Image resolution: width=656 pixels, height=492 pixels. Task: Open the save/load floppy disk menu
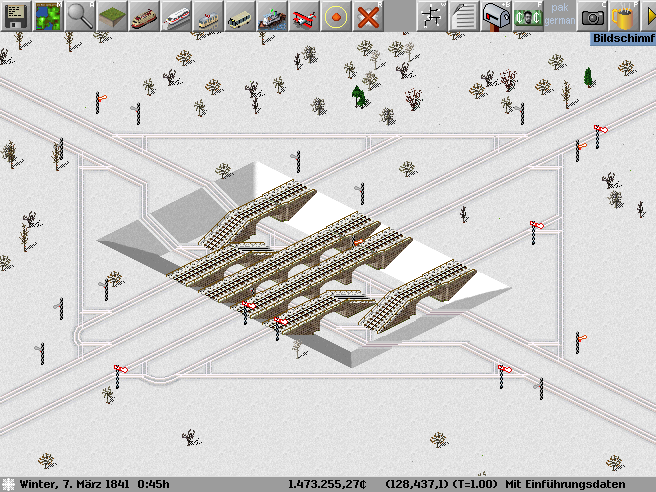16,16
